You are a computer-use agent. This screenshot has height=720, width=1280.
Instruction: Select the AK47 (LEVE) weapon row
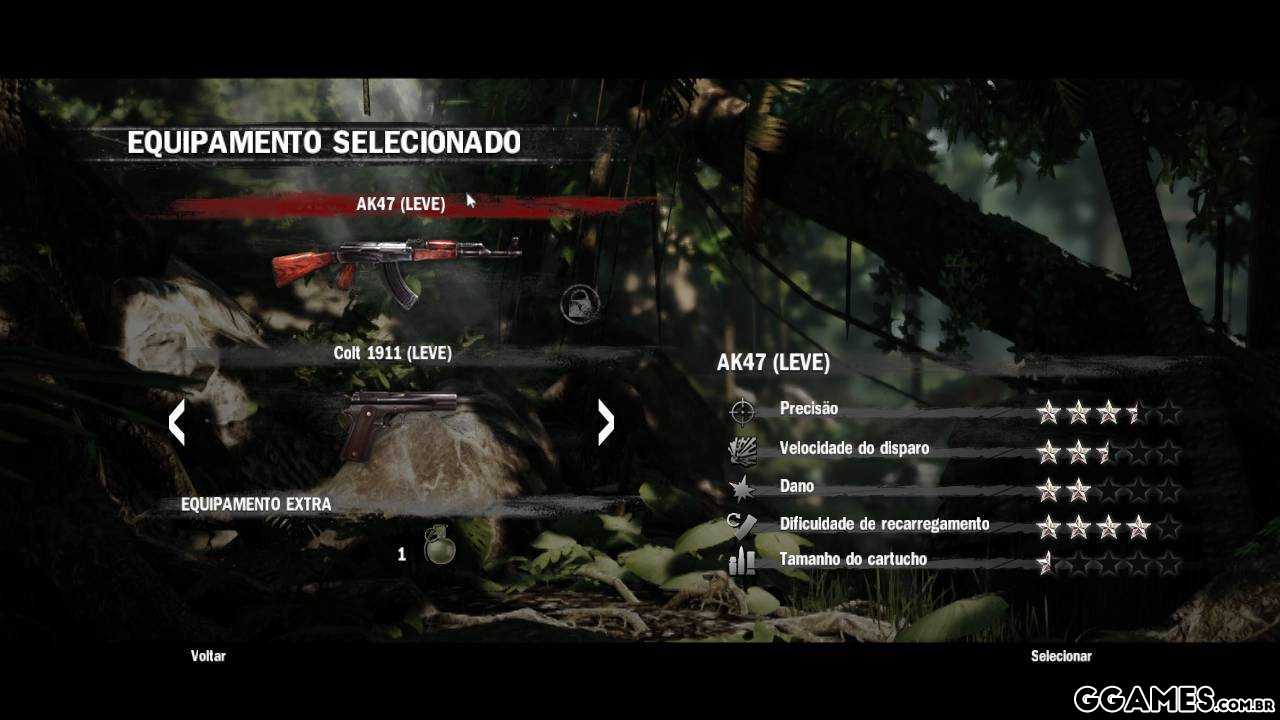pyautogui.click(x=400, y=204)
